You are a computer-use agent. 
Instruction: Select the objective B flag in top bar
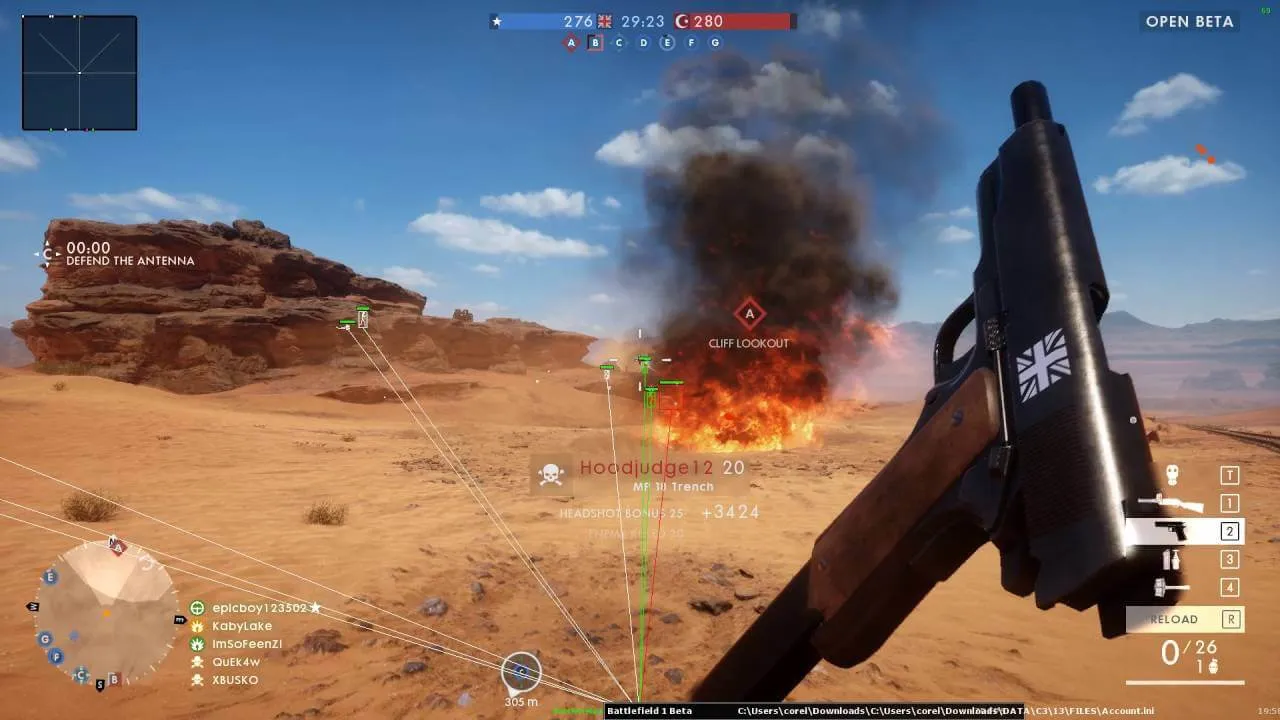595,42
